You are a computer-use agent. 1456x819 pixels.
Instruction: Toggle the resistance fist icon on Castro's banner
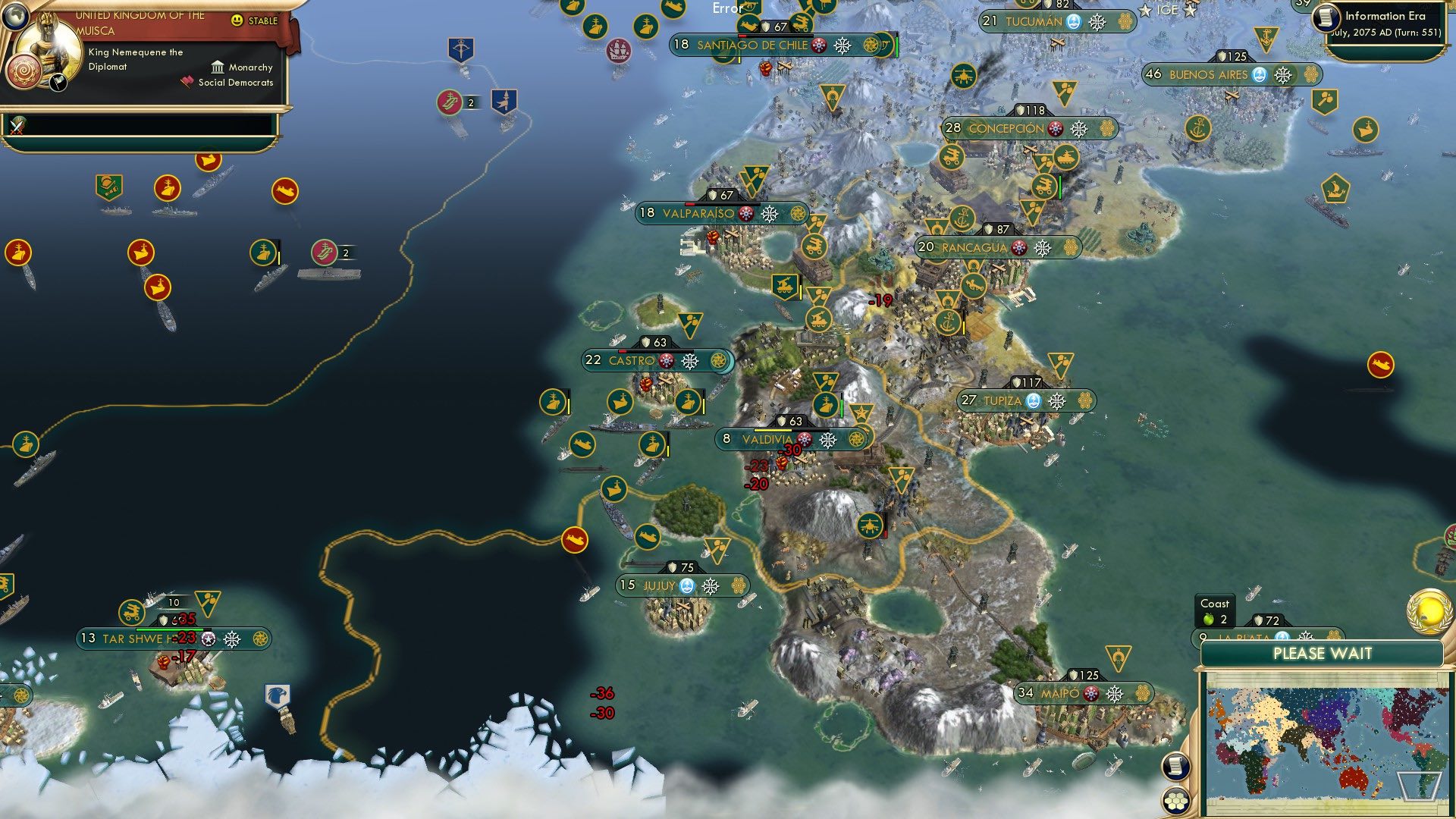pos(665,361)
